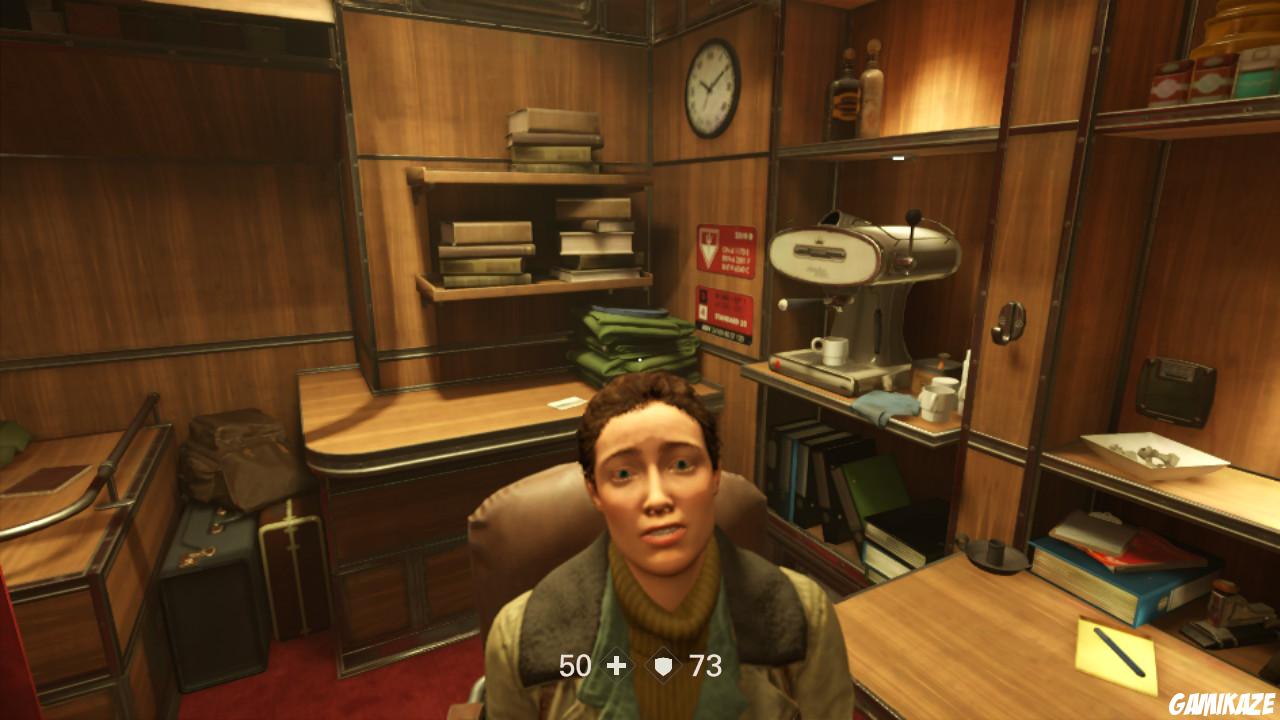Select the lower red STANDARD placard
Viewport: 1280px width, 720px height.
click(x=723, y=311)
